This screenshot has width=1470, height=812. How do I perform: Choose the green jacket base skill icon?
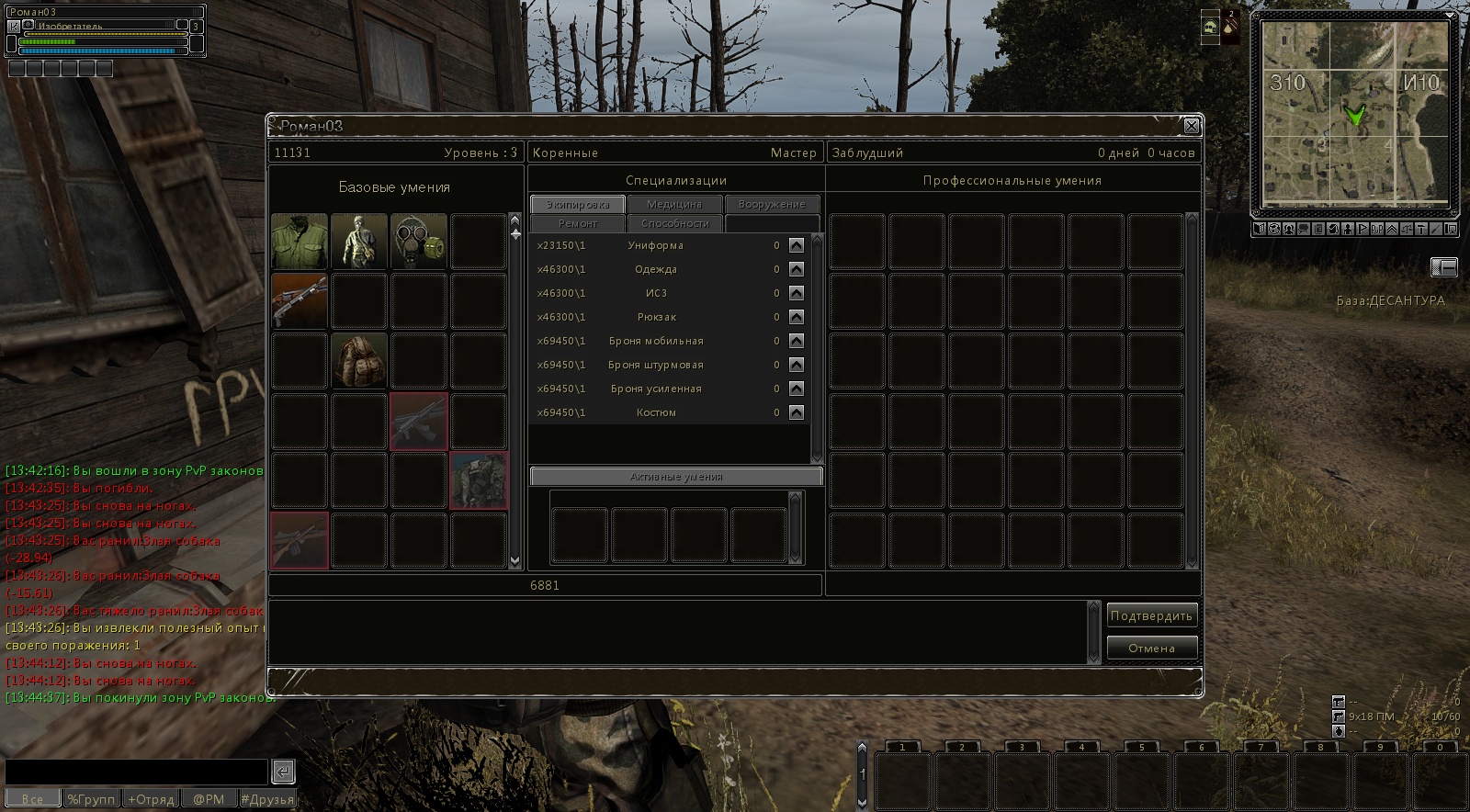click(x=300, y=242)
